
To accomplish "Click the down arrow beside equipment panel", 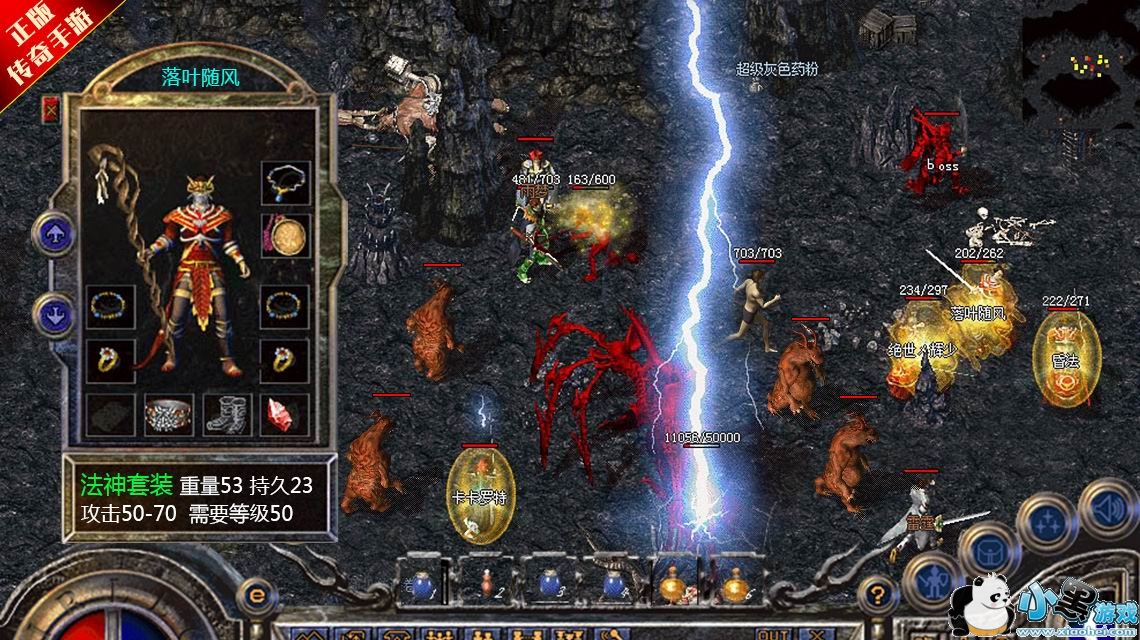I will [x=52, y=315].
